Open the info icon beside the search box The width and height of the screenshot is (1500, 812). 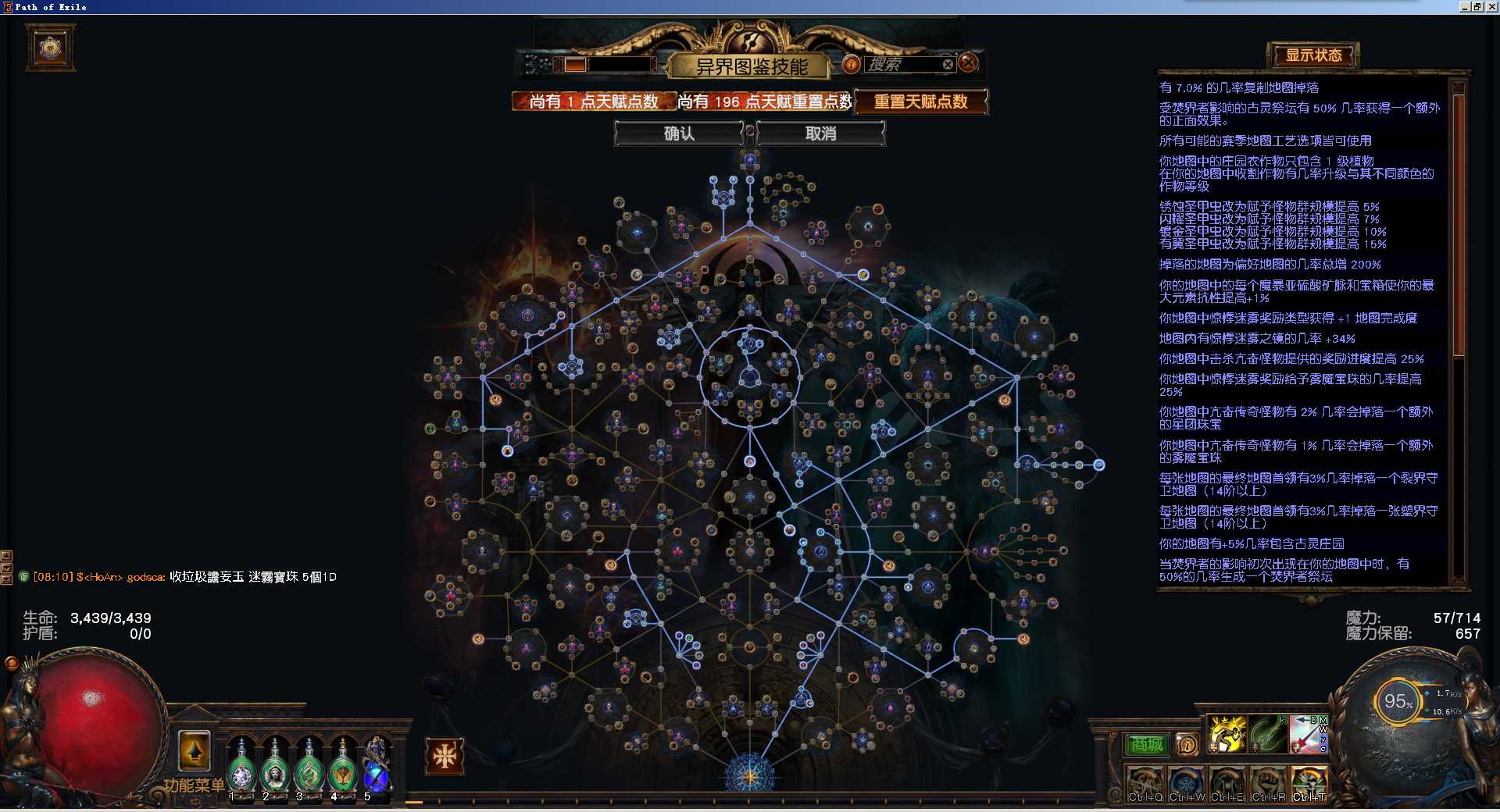pyautogui.click(x=852, y=65)
